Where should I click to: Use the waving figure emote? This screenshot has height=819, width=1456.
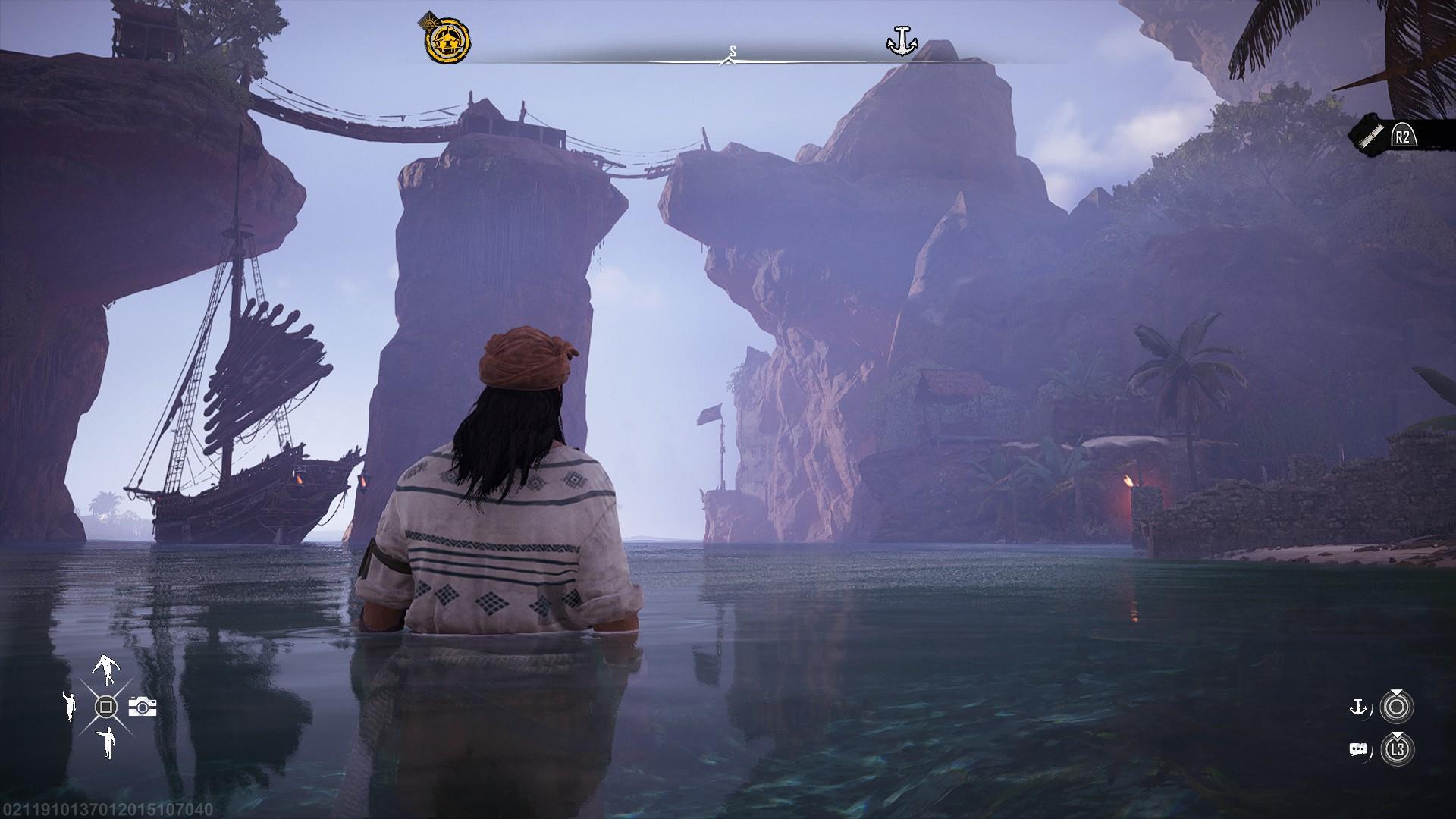click(x=69, y=706)
